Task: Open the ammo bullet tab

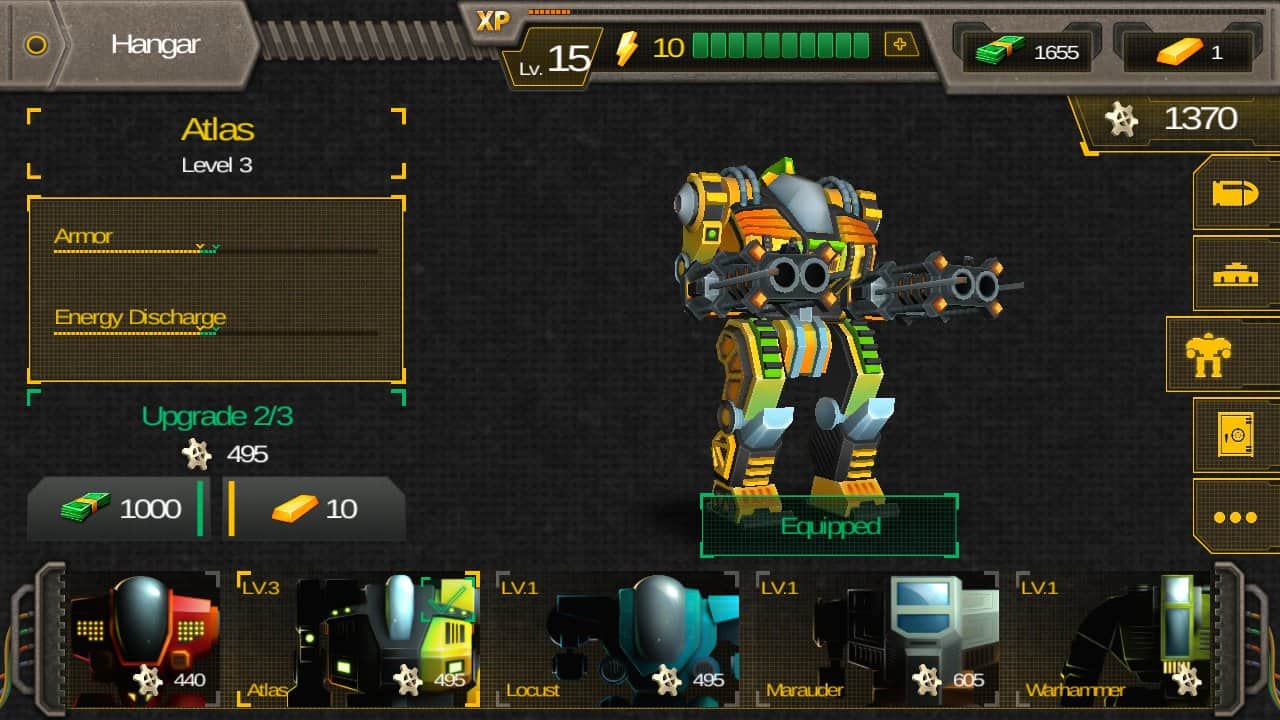Action: click(1235, 193)
